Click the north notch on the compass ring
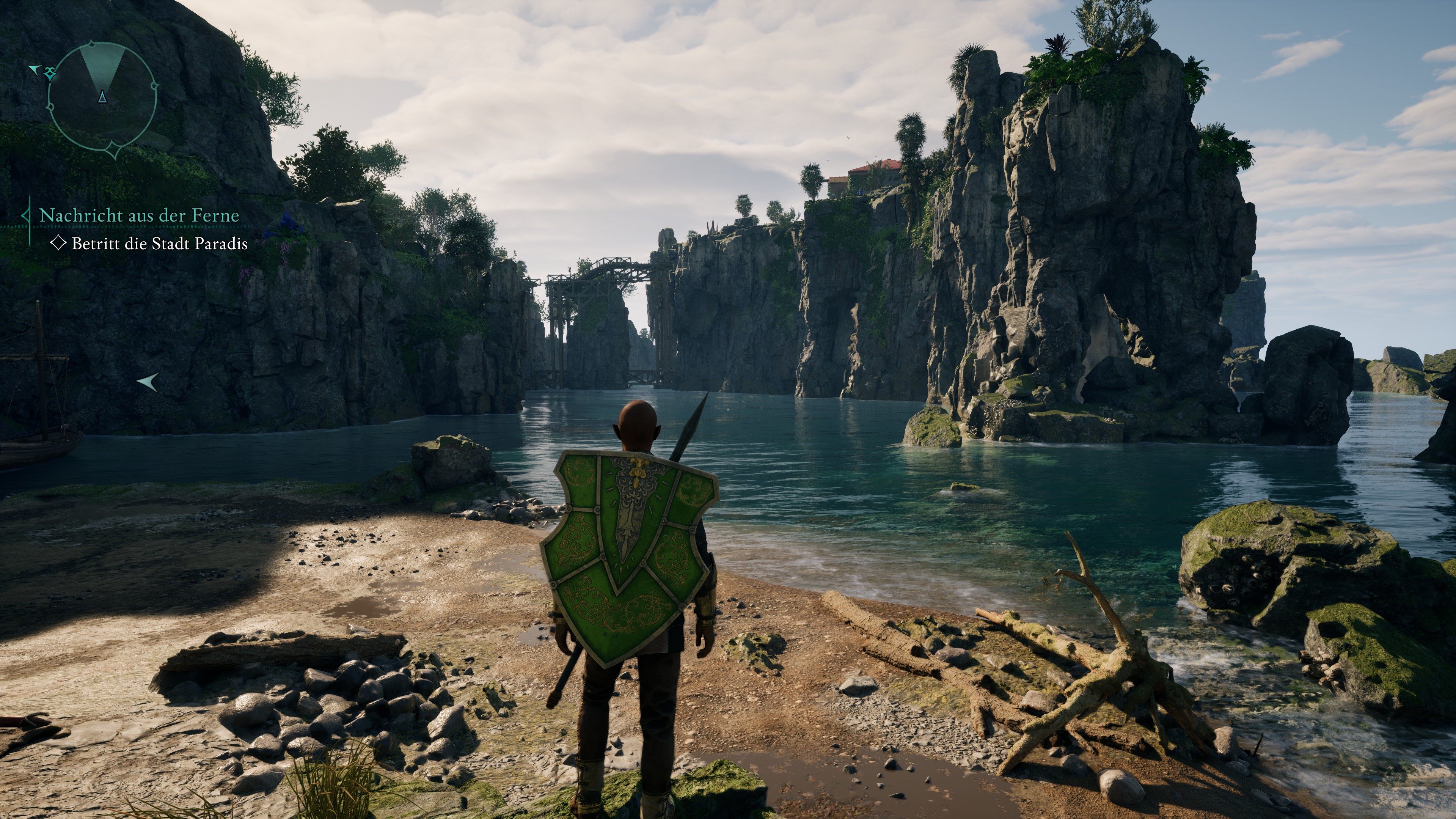The width and height of the screenshot is (1456, 819). tap(92, 43)
